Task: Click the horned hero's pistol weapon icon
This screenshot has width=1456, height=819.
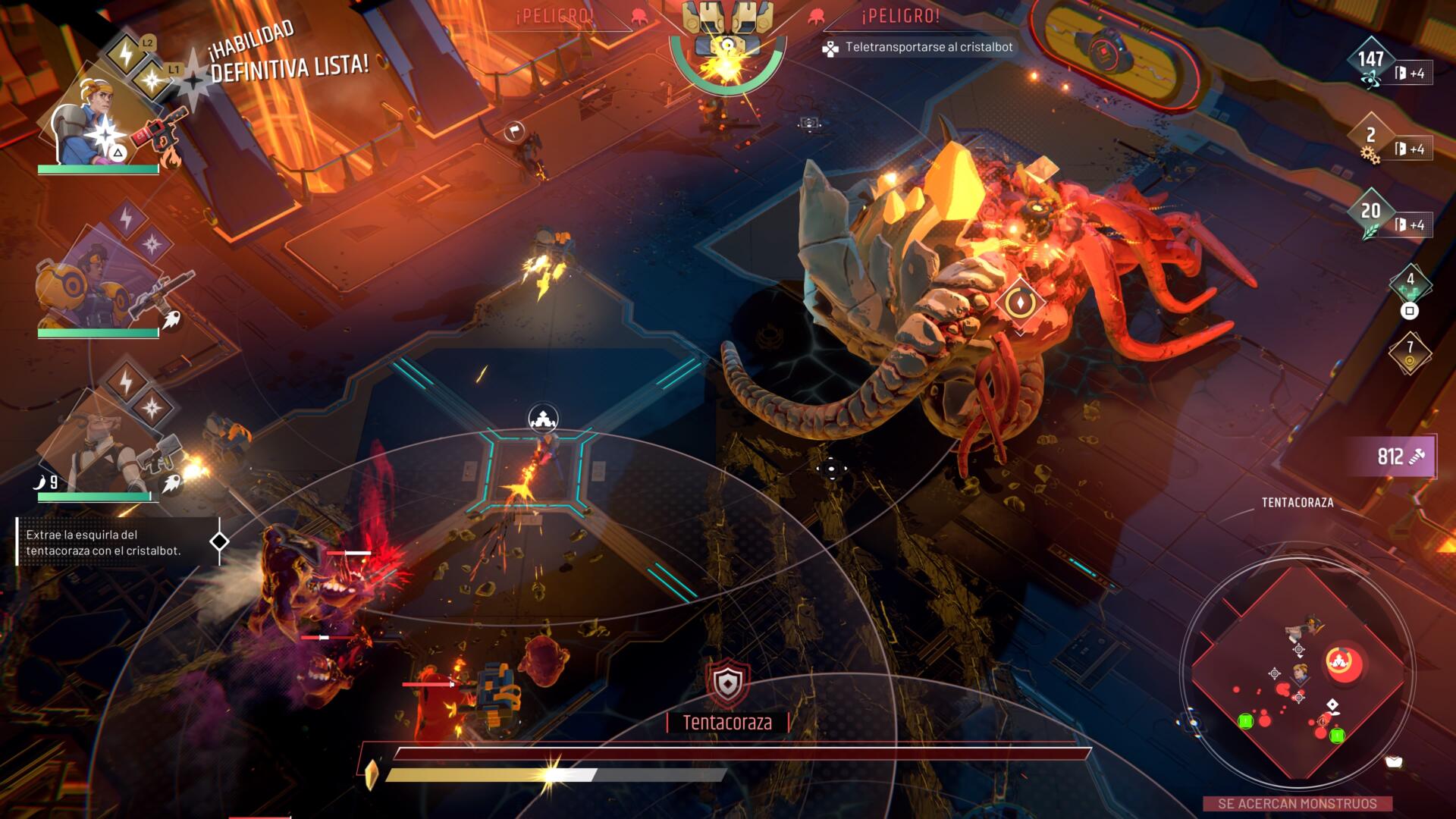Action: 159,455
